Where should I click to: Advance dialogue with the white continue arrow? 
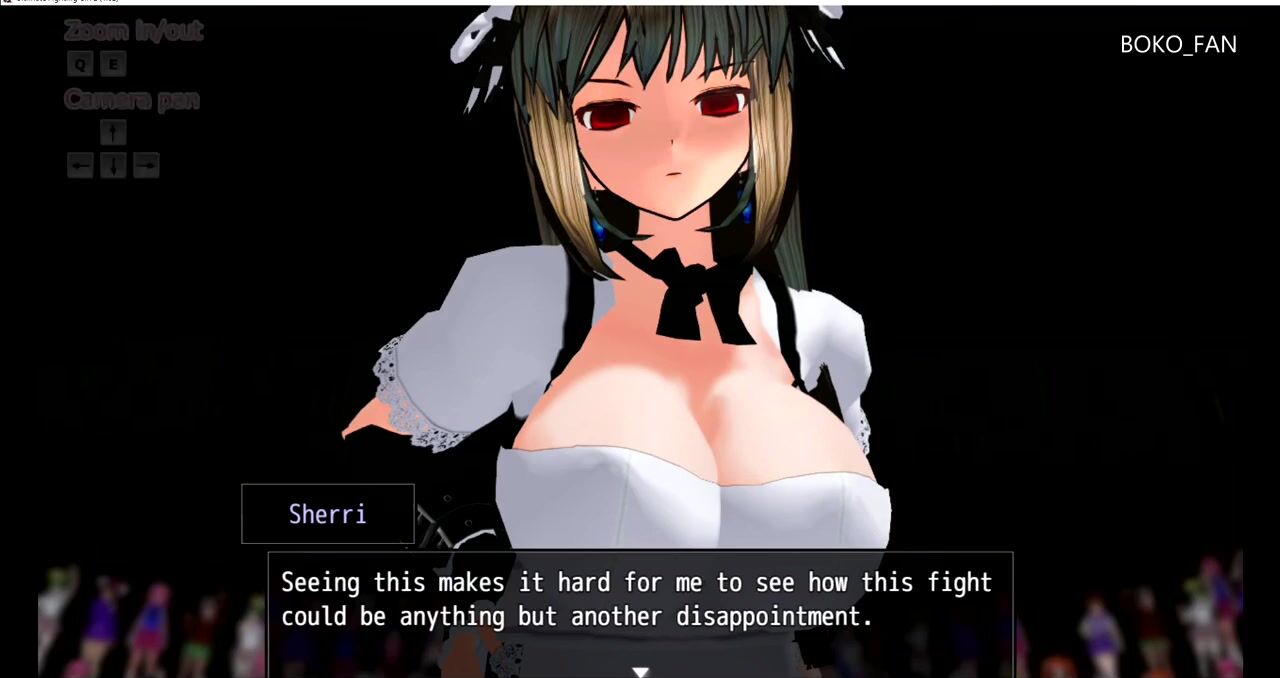[x=640, y=672]
